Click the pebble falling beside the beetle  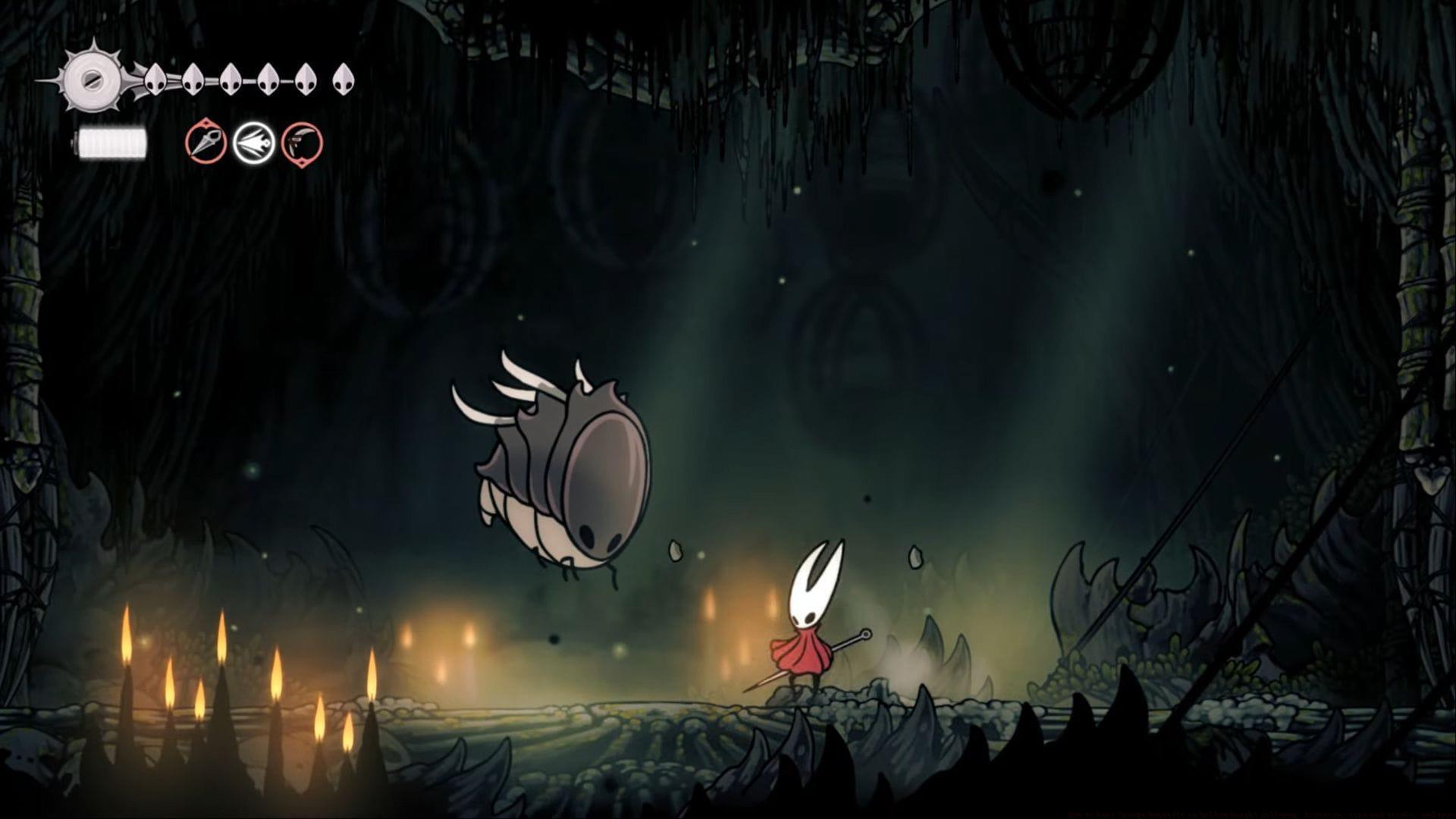(674, 551)
